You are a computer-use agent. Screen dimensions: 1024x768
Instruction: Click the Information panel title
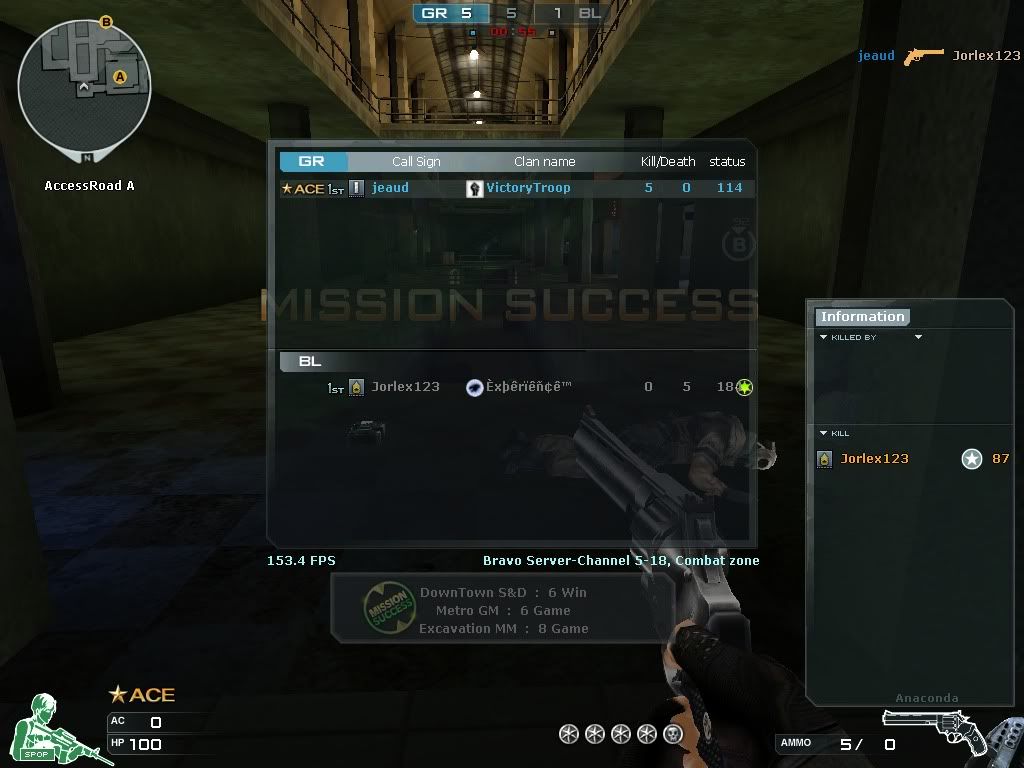[862, 317]
